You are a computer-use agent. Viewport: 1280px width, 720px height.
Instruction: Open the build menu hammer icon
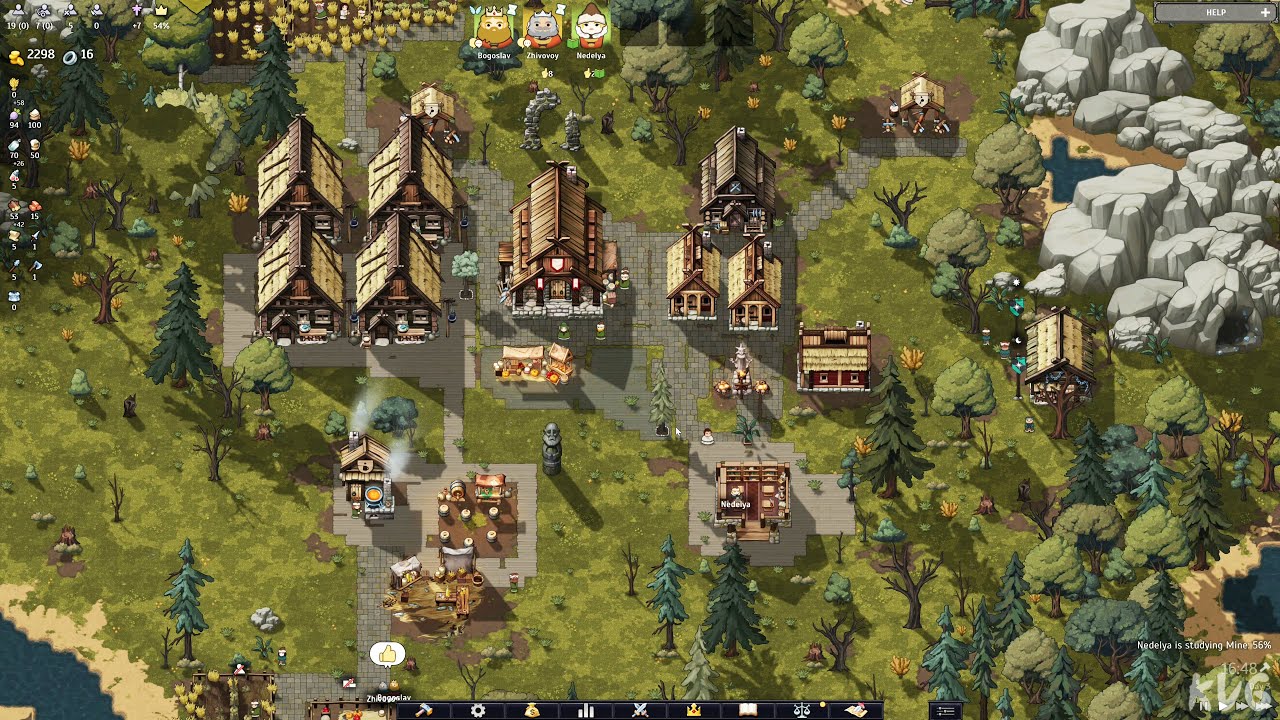424,710
